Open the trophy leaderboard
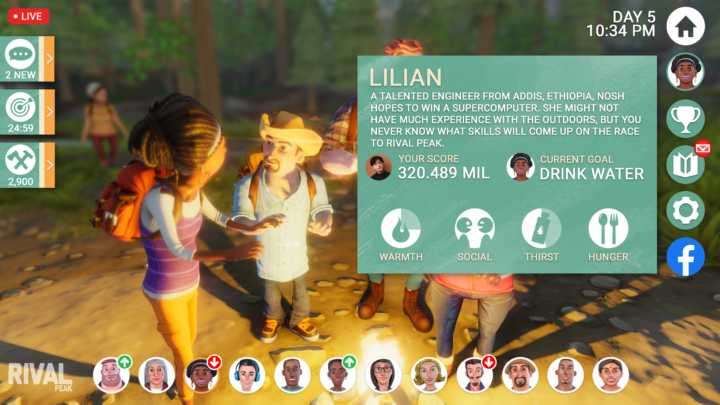The height and width of the screenshot is (405, 720). pyautogui.click(x=686, y=118)
